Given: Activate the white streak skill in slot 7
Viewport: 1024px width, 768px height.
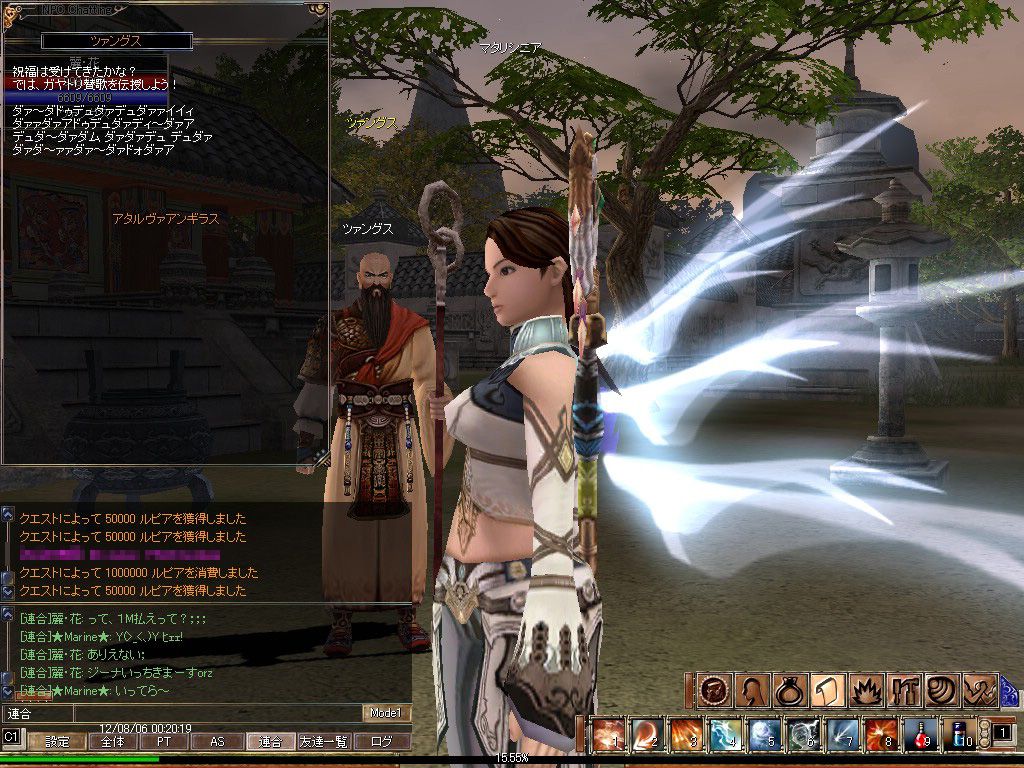Looking at the screenshot, I should (842, 735).
